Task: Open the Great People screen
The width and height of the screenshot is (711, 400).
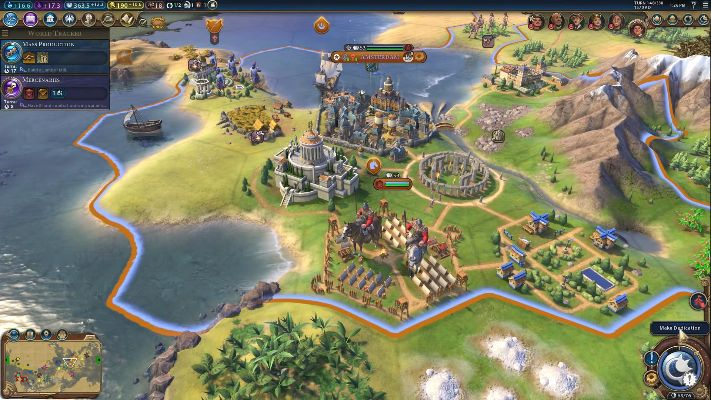Action: click(88, 20)
